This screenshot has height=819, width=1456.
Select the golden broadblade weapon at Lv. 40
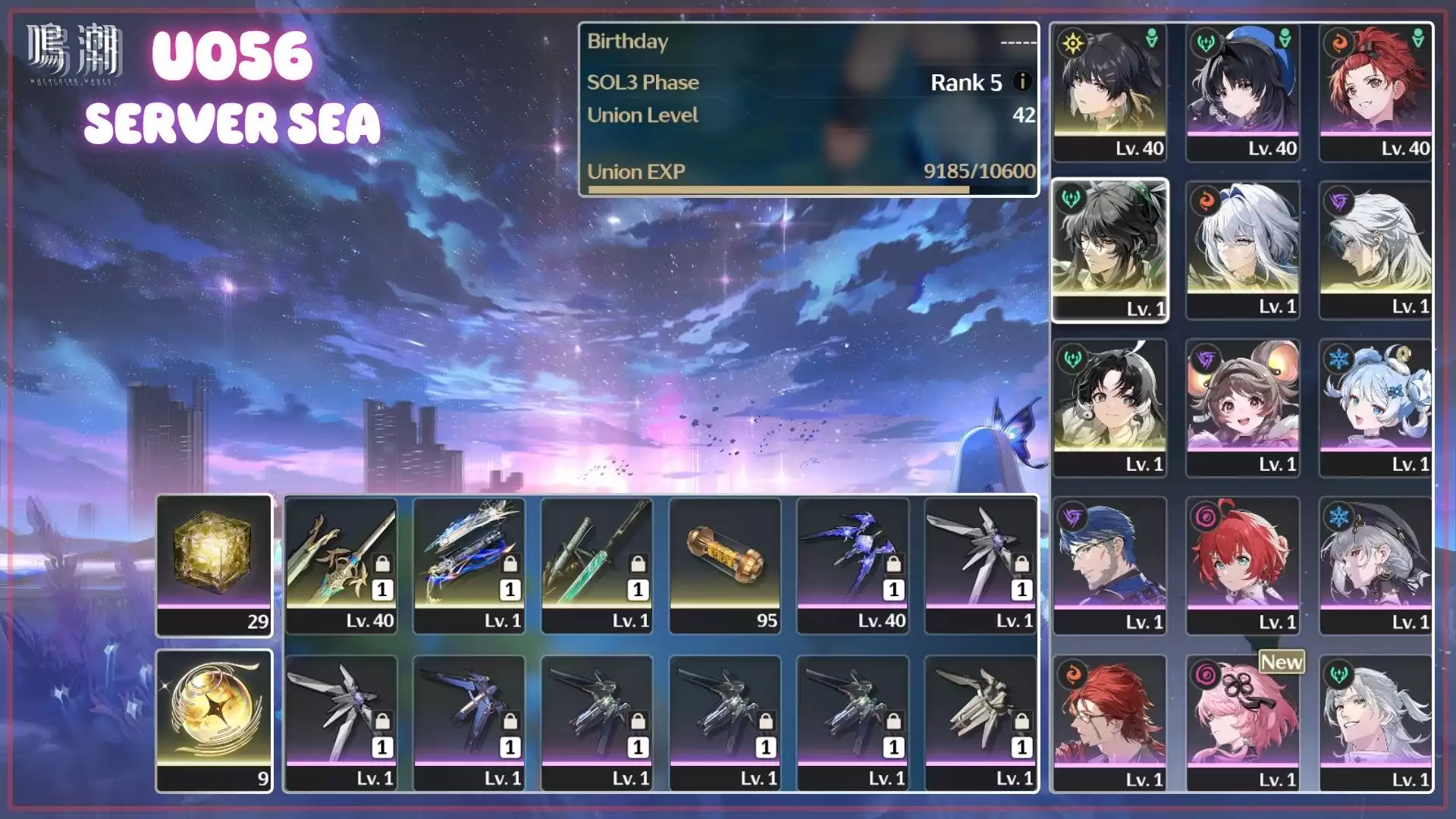(341, 565)
